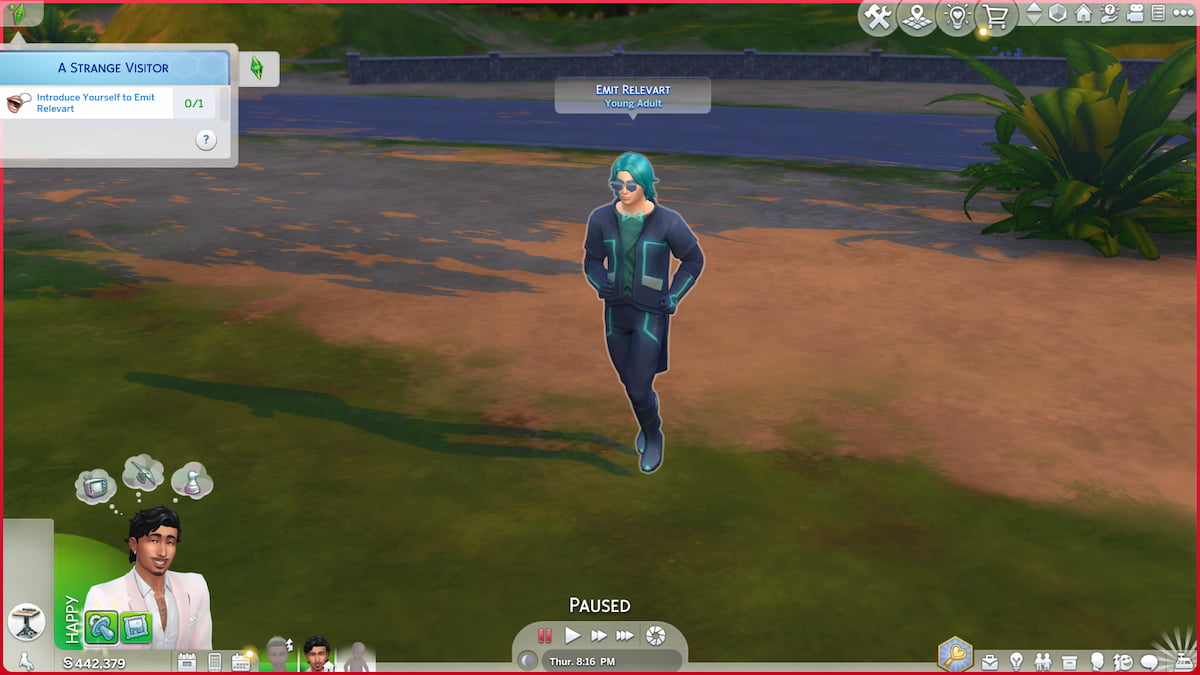The width and height of the screenshot is (1200, 675).
Task: Click the shopping cart store button
Action: (x=995, y=18)
